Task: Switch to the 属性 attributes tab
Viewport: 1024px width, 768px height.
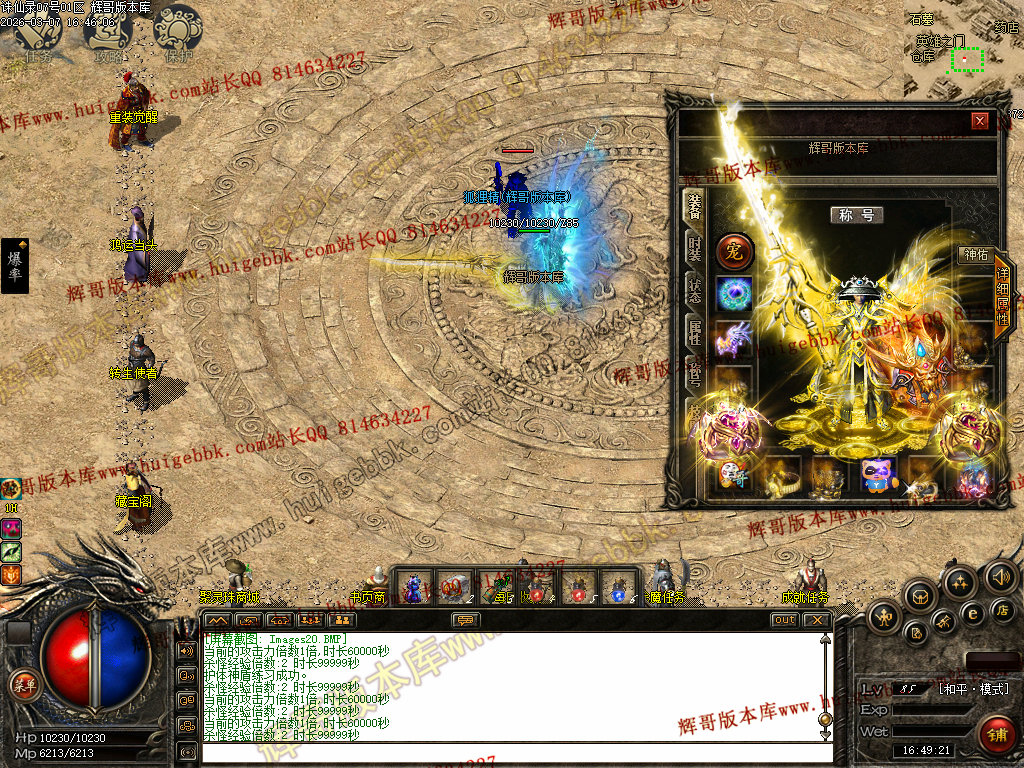Action: pos(693,332)
